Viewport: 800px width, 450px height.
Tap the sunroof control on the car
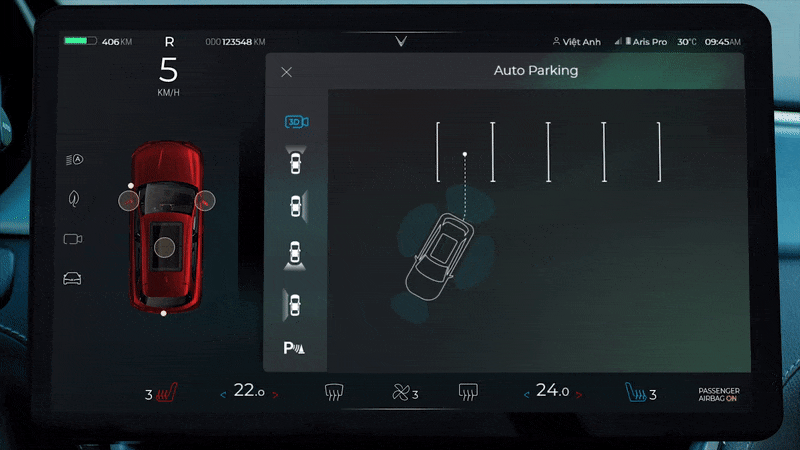(165, 246)
